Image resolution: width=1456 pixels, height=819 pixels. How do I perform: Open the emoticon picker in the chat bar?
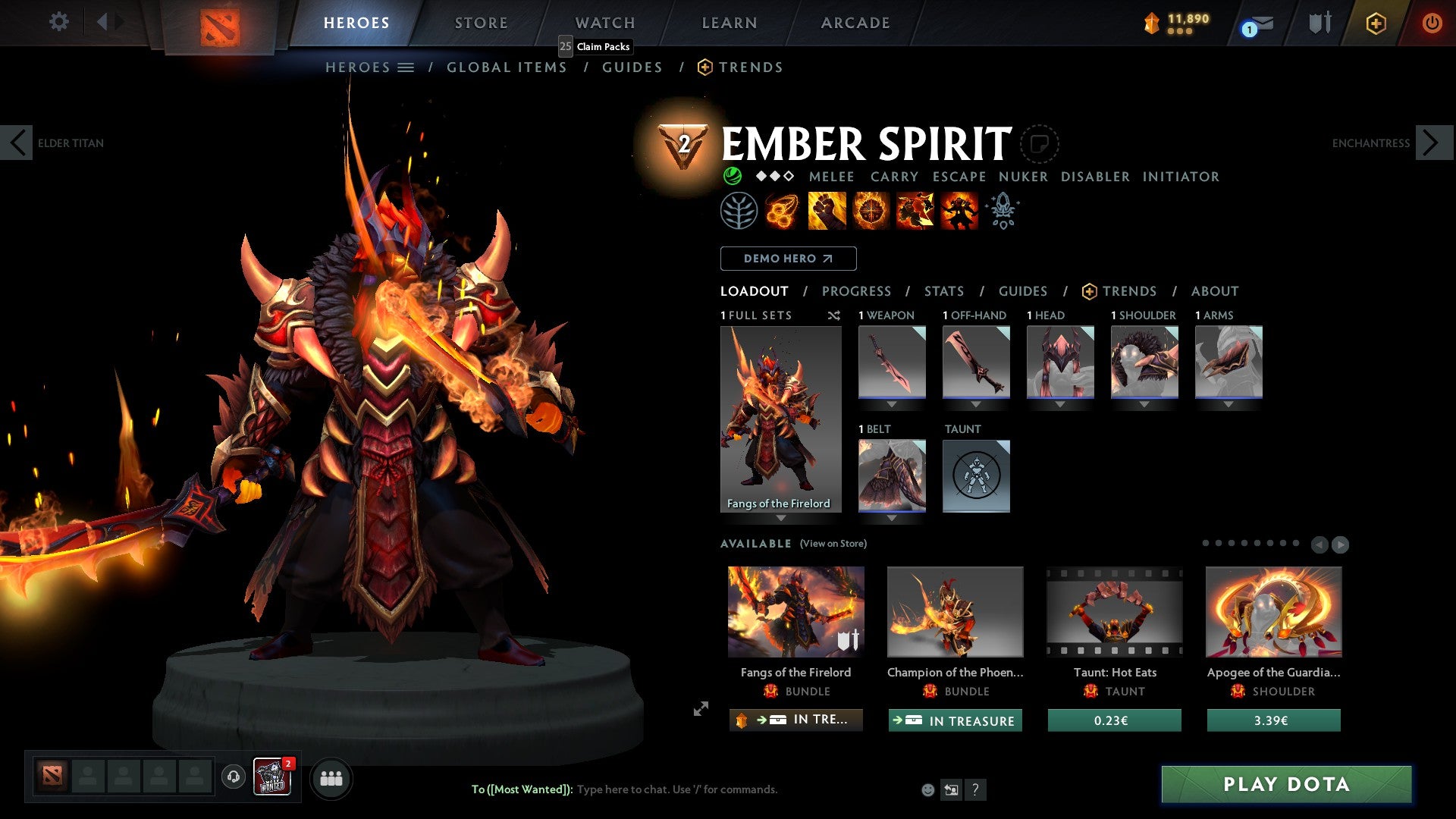[x=927, y=789]
